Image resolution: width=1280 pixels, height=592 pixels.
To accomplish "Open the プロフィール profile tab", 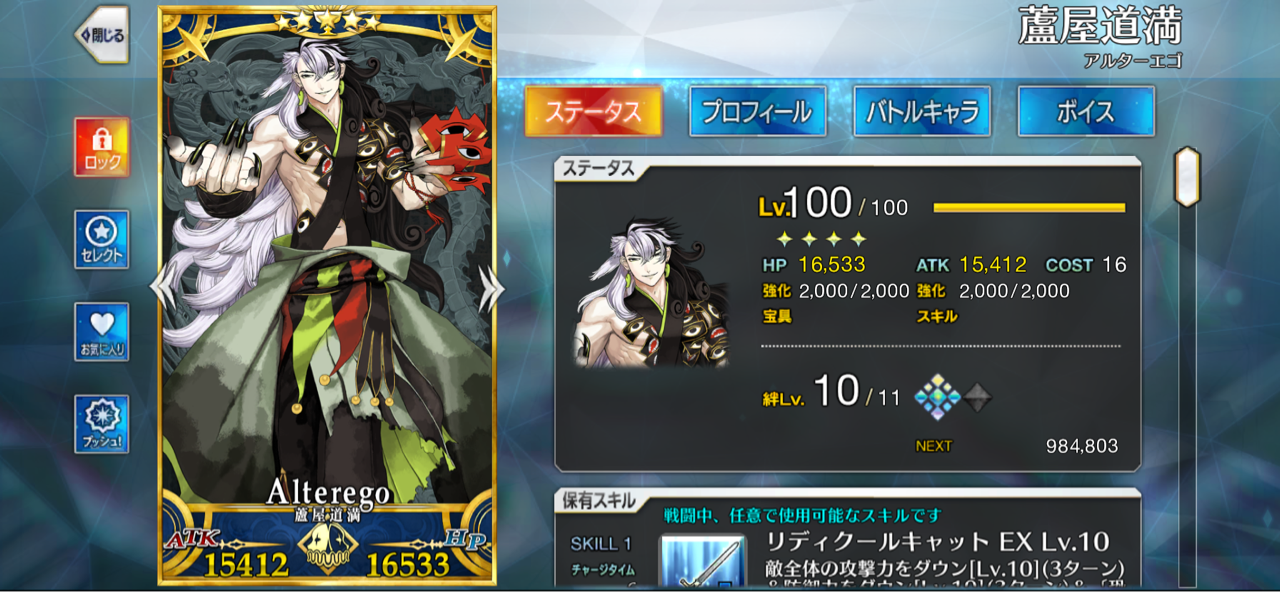I will click(757, 111).
